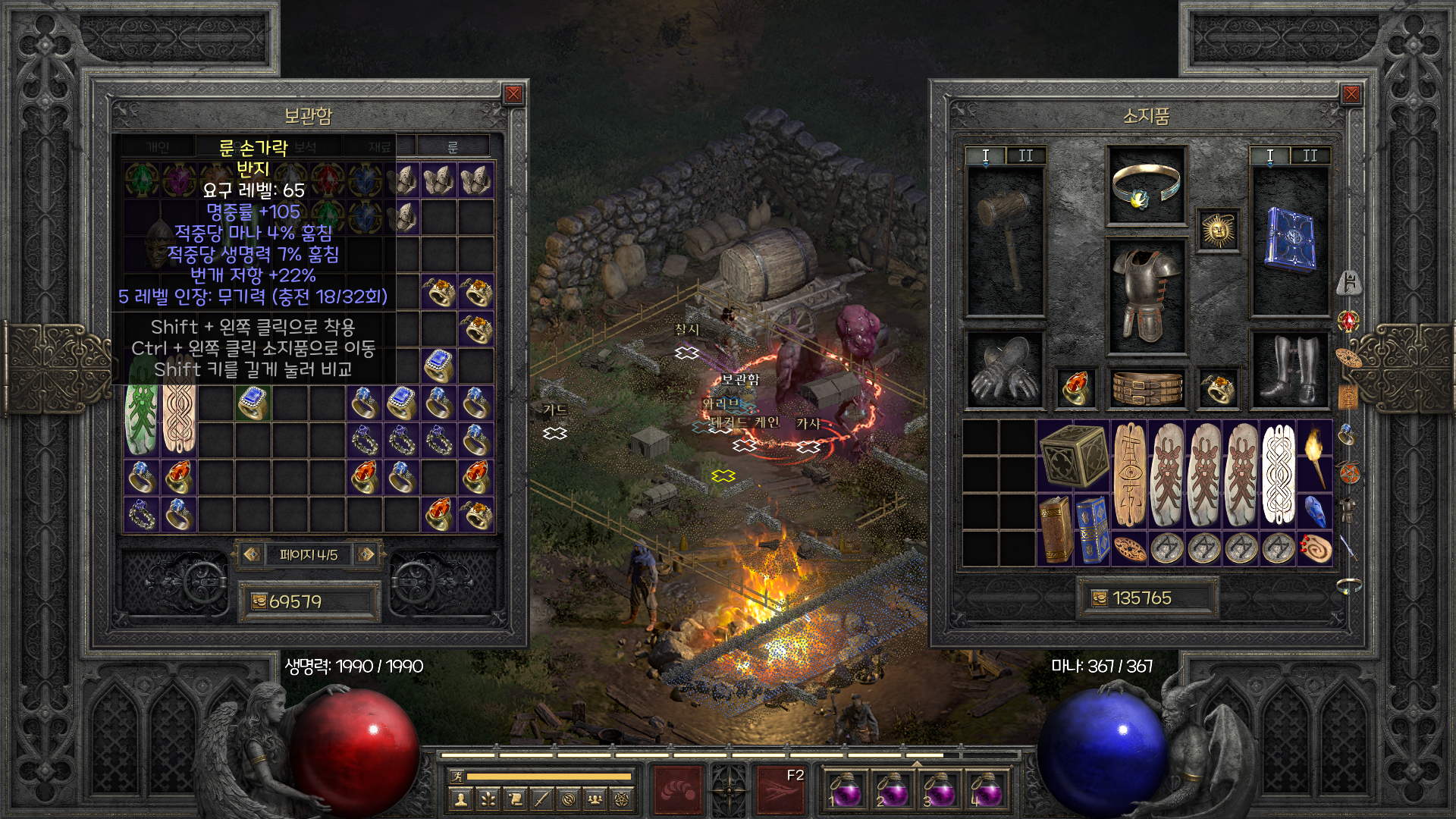Select the equipped plate body armor

click(1145, 297)
